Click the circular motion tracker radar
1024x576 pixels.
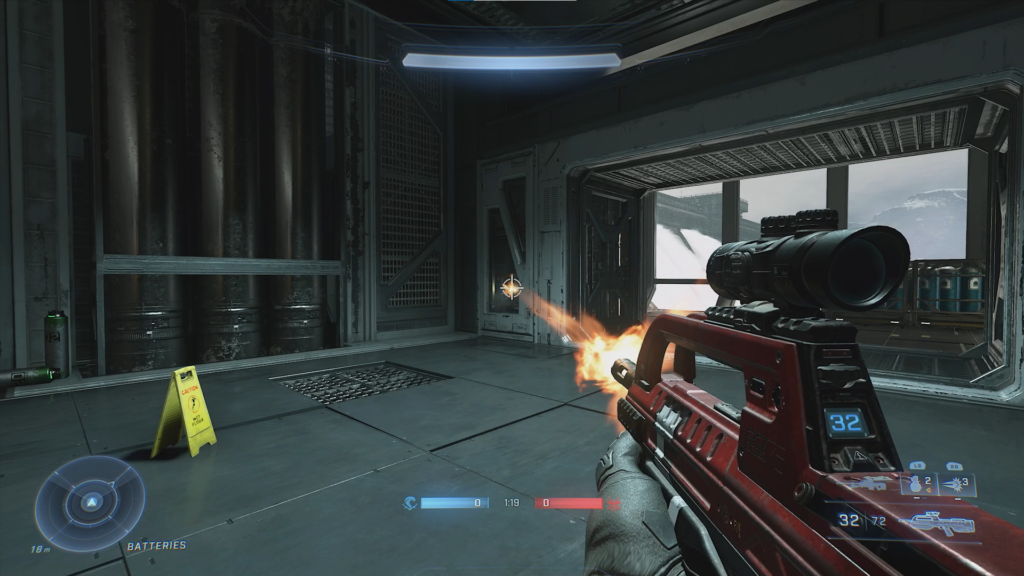pos(91,502)
